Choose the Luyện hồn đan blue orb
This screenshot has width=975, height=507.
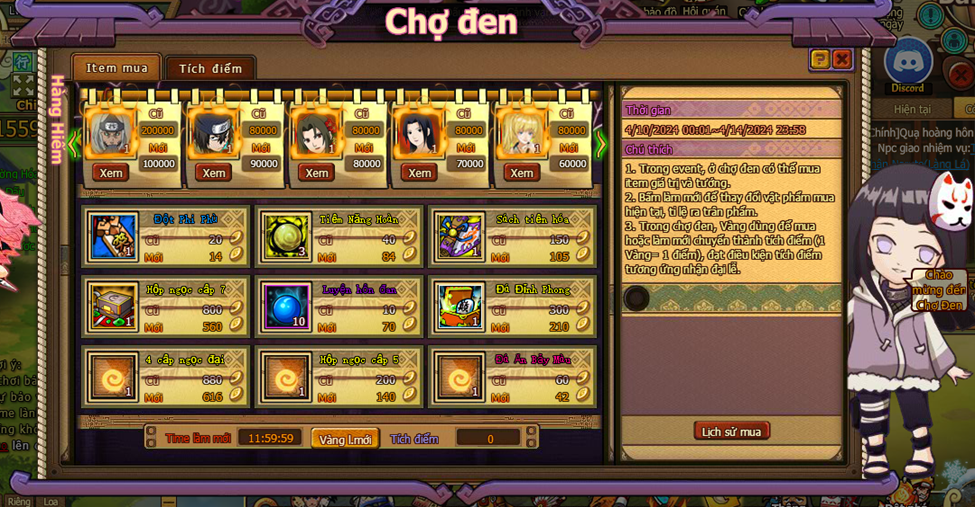click(x=287, y=306)
